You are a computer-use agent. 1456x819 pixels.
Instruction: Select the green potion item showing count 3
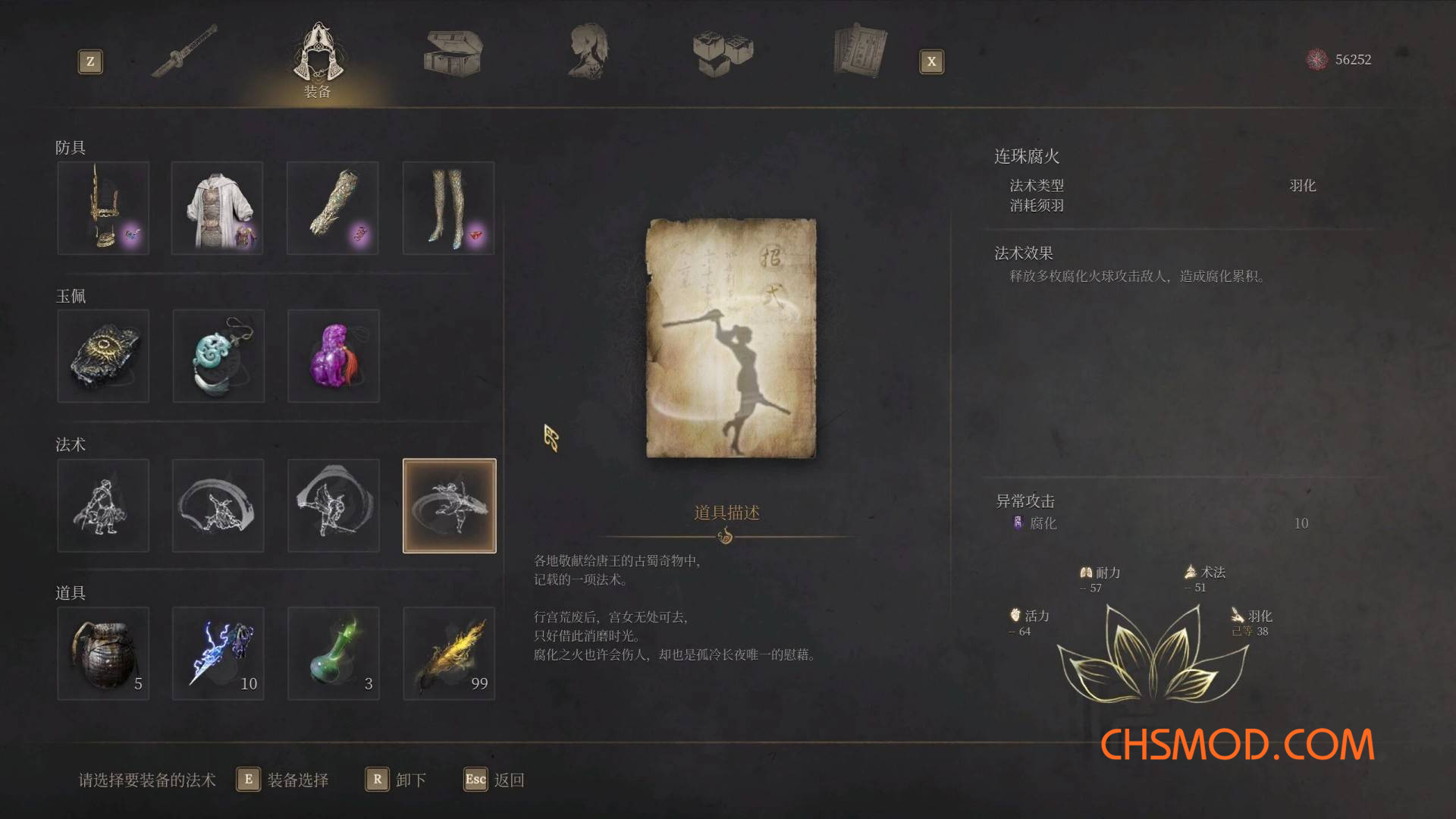click(333, 654)
